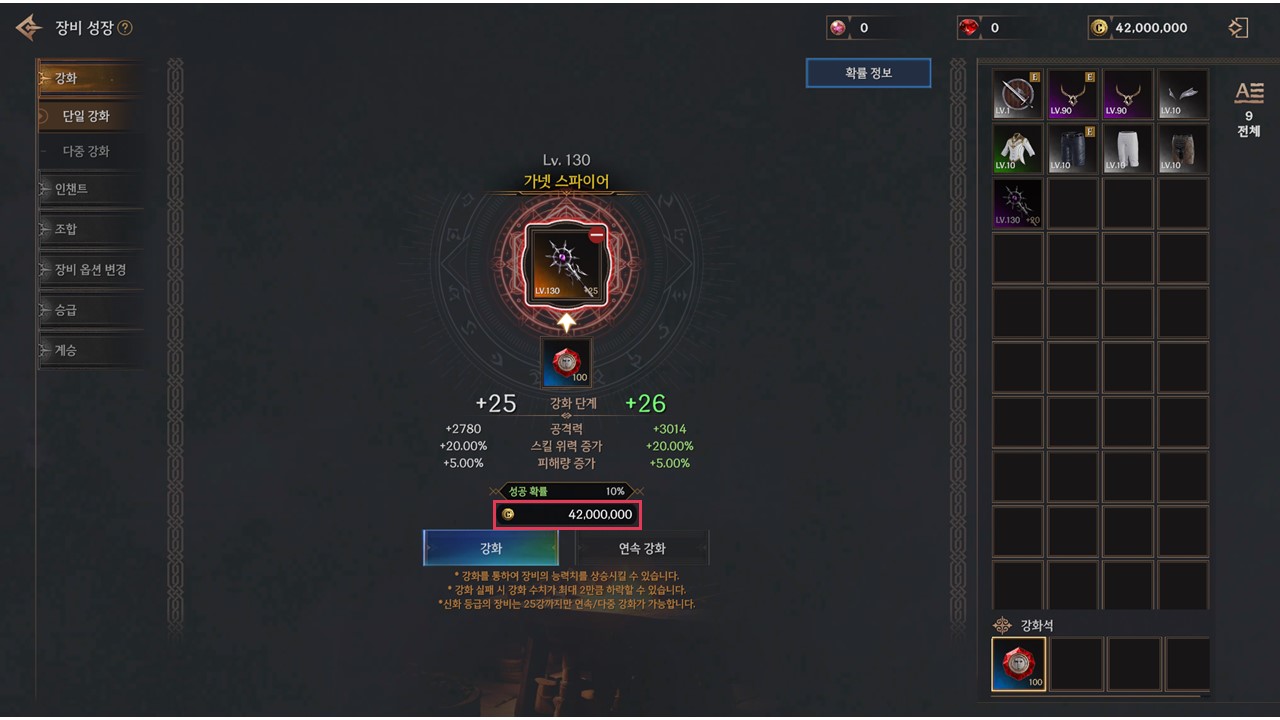The height and width of the screenshot is (720, 1280).
Task: Select the enhancement stone in 강화석 panel
Action: pos(1019,664)
